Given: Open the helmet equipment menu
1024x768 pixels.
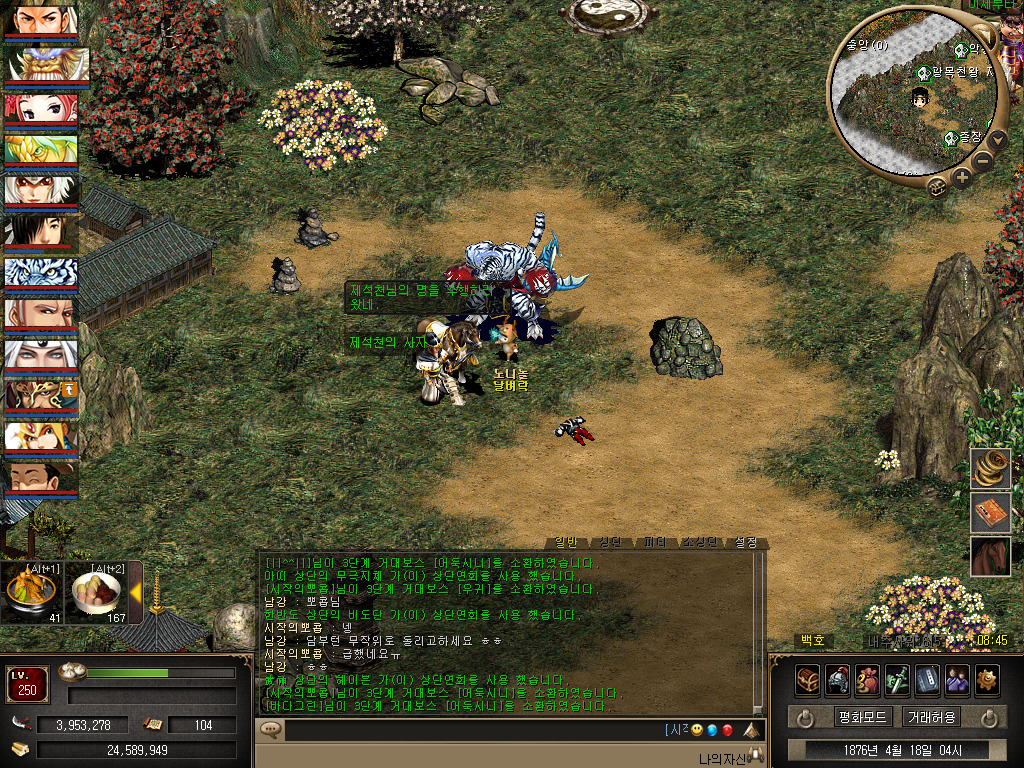Looking at the screenshot, I should pyautogui.click(x=838, y=680).
